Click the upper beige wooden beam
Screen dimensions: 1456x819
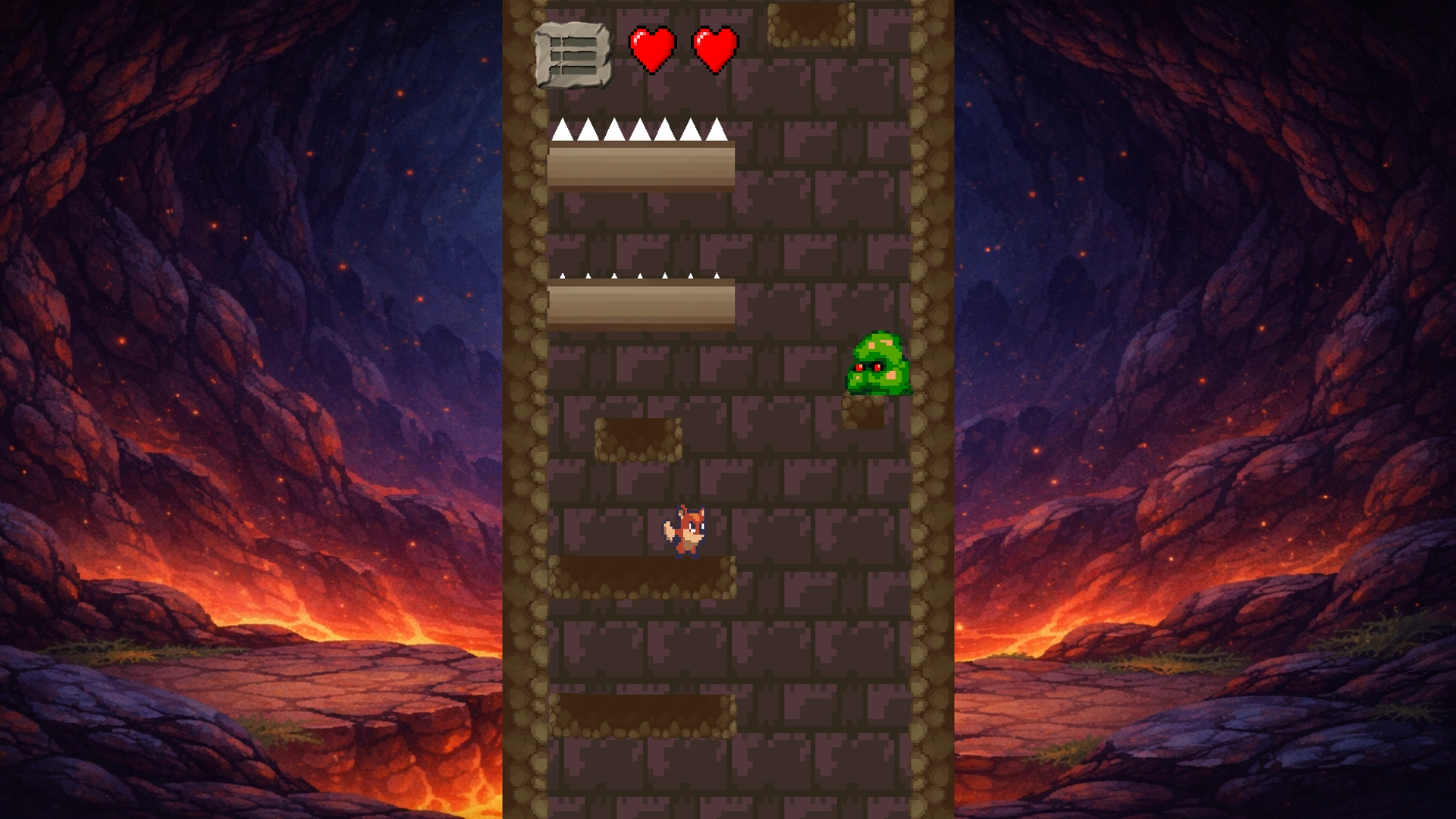point(641,167)
